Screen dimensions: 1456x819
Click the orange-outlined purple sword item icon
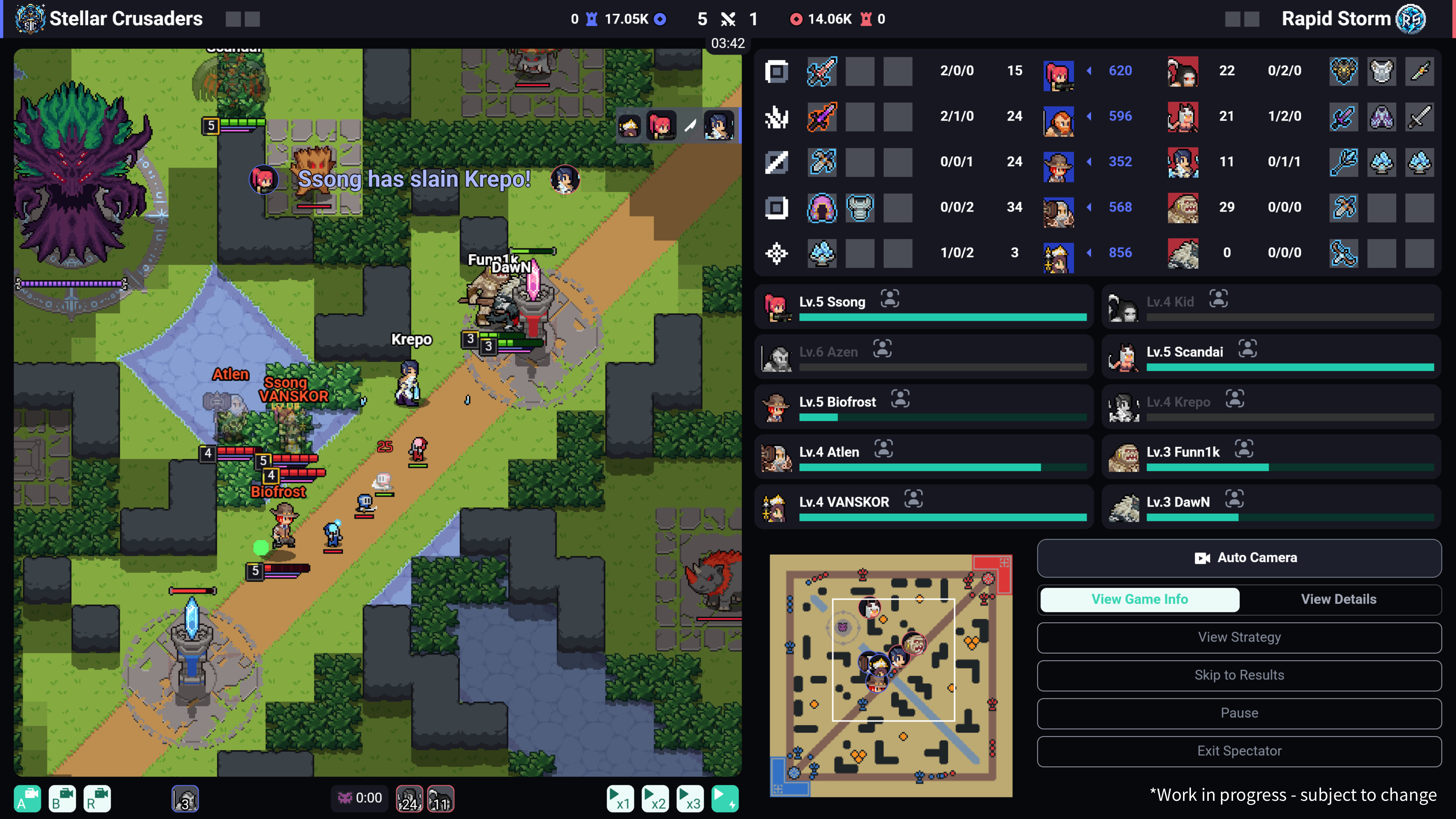pos(822,117)
